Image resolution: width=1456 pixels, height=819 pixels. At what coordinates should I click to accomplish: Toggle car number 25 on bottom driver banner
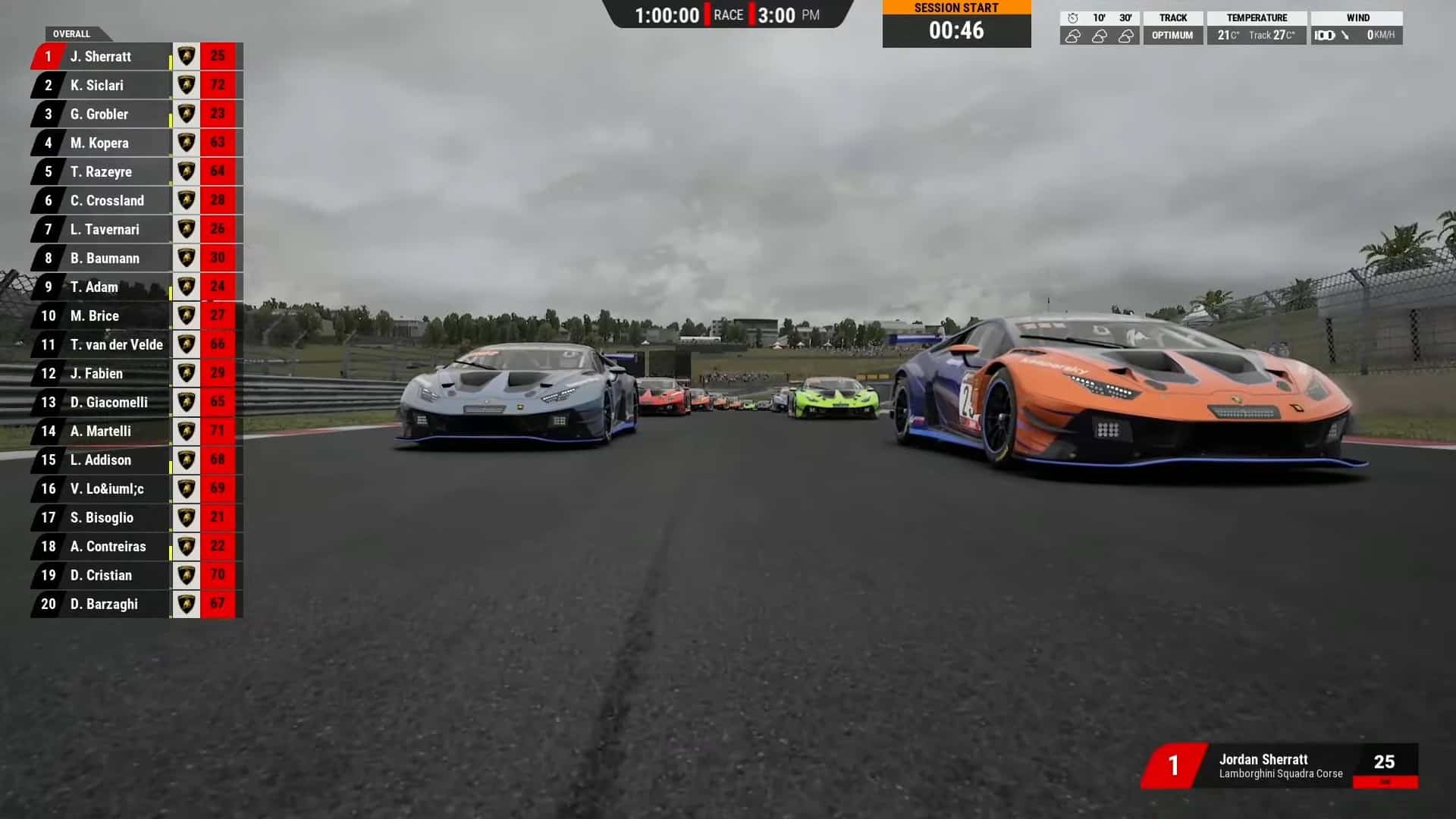(1385, 760)
